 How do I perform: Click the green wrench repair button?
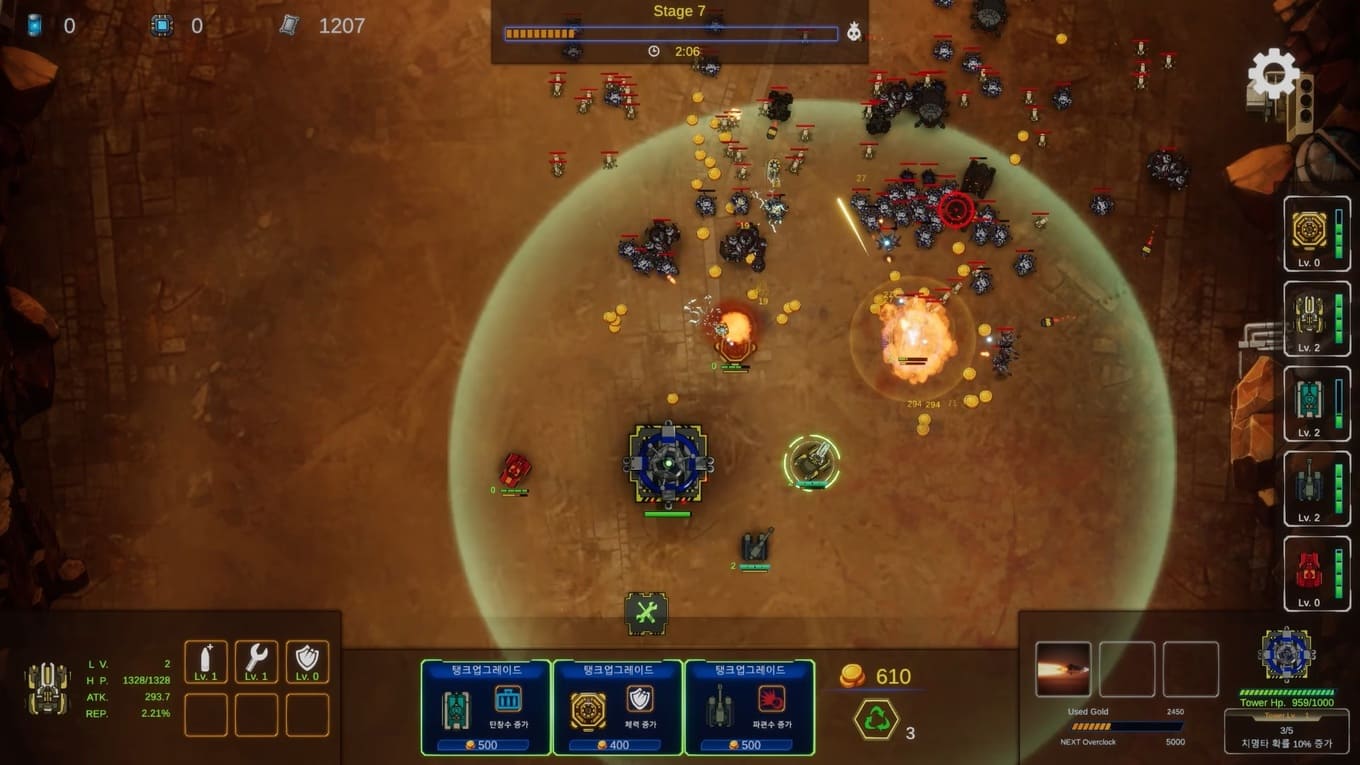tap(646, 613)
